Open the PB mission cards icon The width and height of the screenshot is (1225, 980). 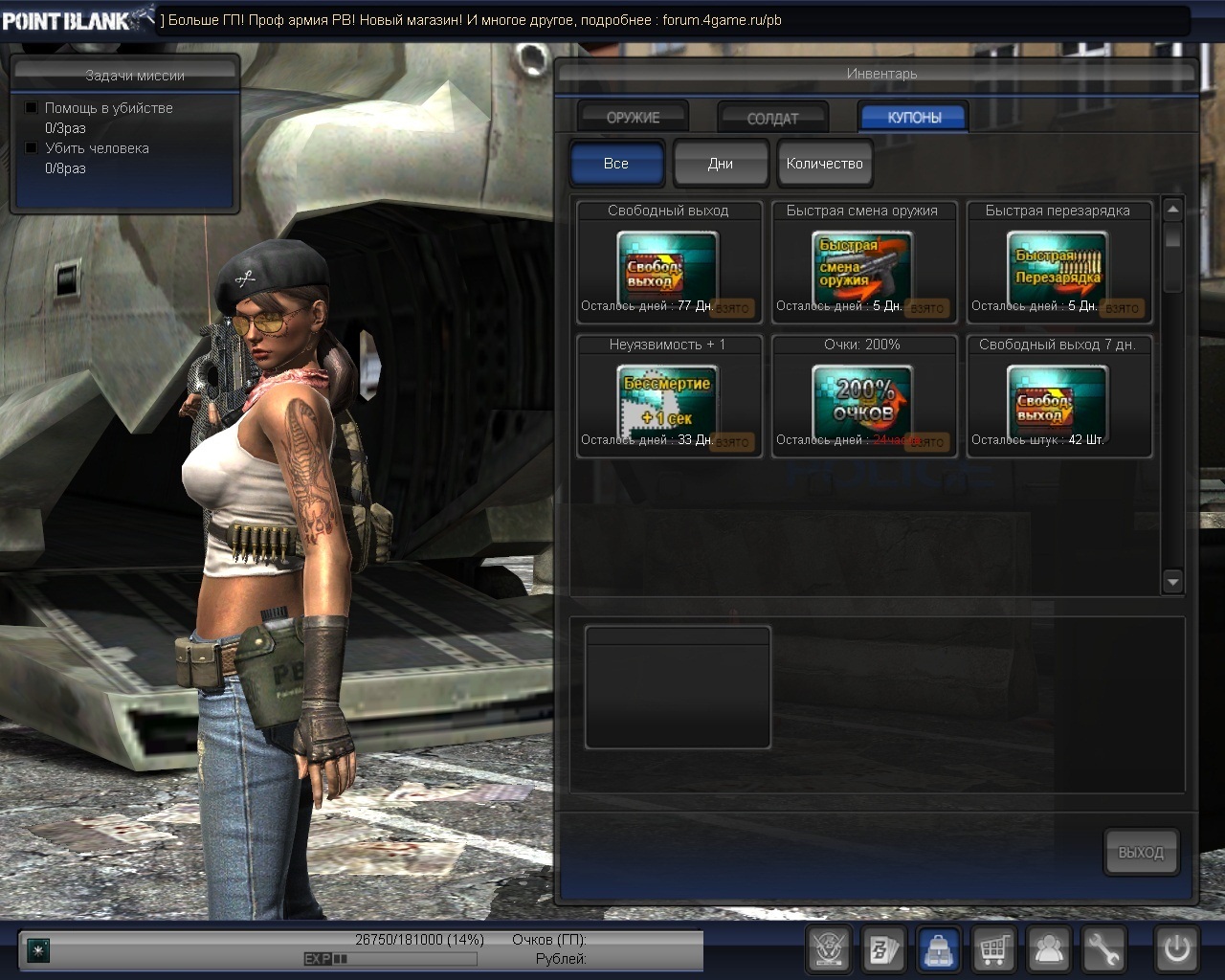coord(885,949)
